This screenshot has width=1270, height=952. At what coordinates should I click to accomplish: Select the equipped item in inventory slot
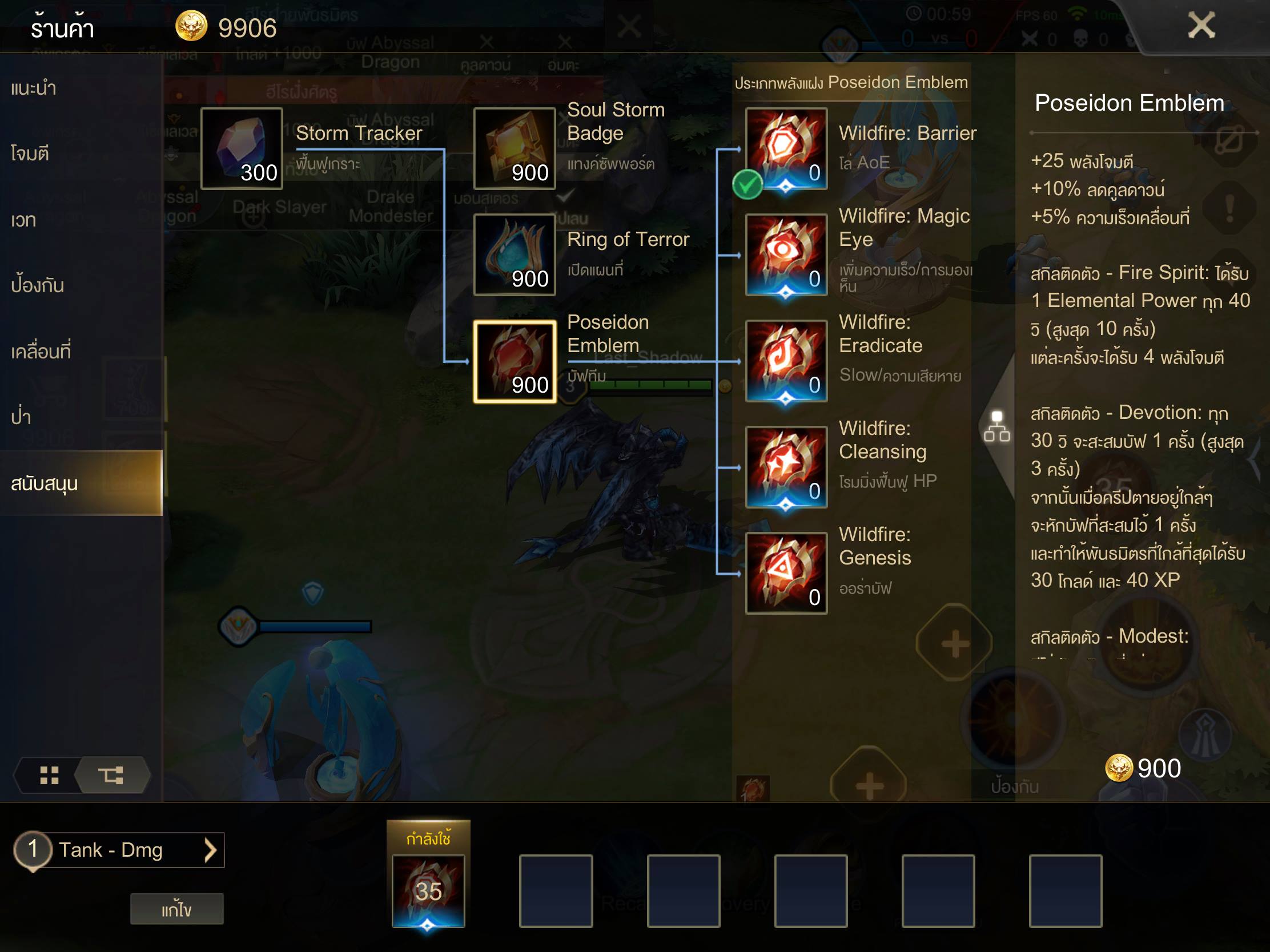pyautogui.click(x=428, y=890)
